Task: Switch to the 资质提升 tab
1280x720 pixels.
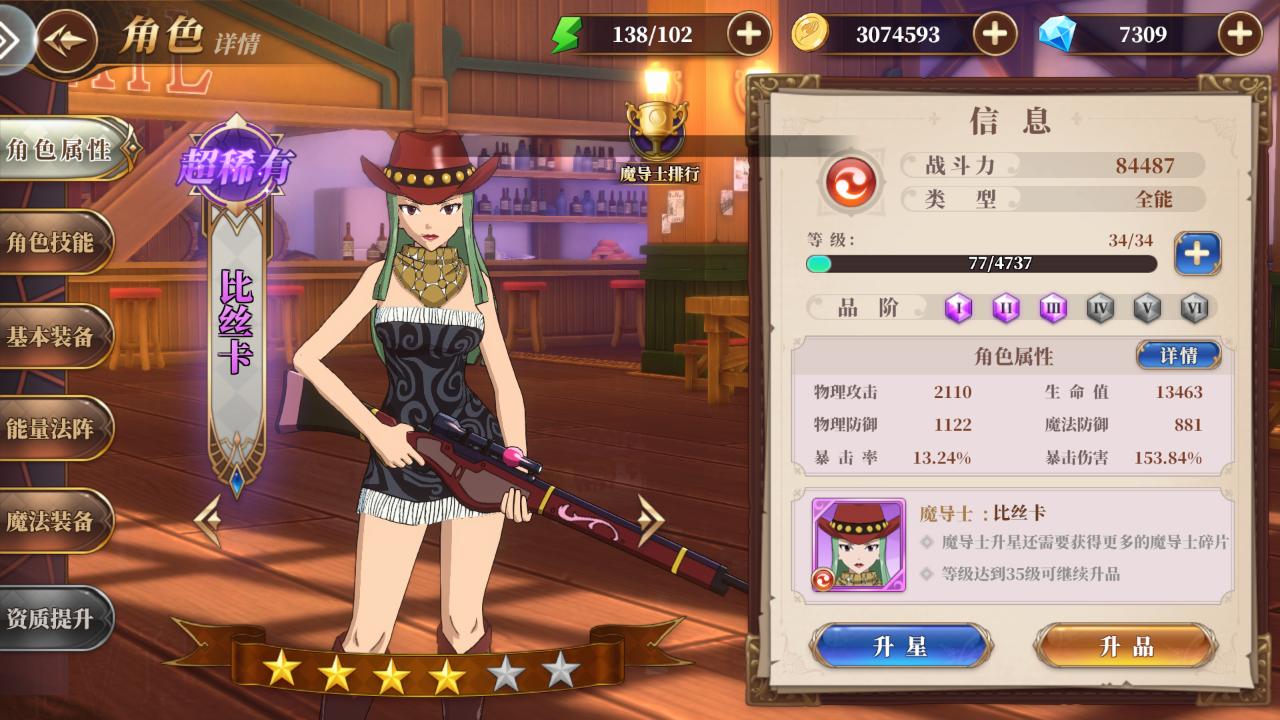Action: pos(52,618)
